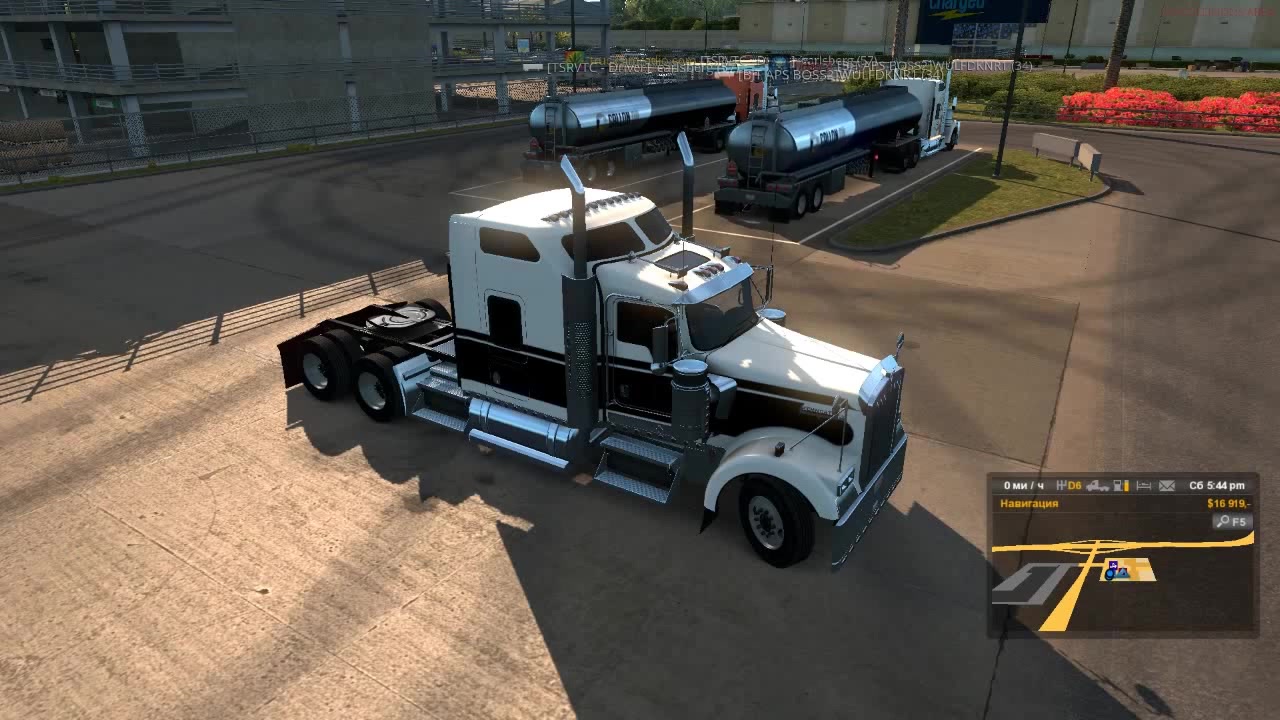Viewport: 1280px width, 720px height.
Task: Click the F5 button label
Action: (1238, 521)
